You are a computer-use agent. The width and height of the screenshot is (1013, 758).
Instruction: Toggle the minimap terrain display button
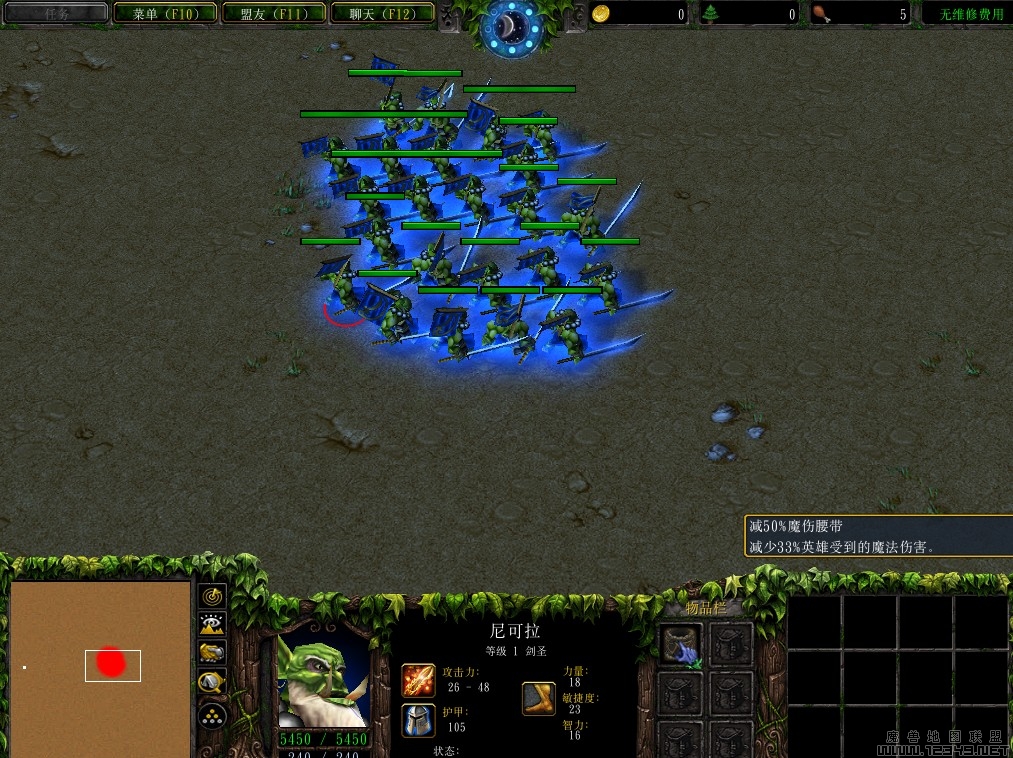[212, 625]
